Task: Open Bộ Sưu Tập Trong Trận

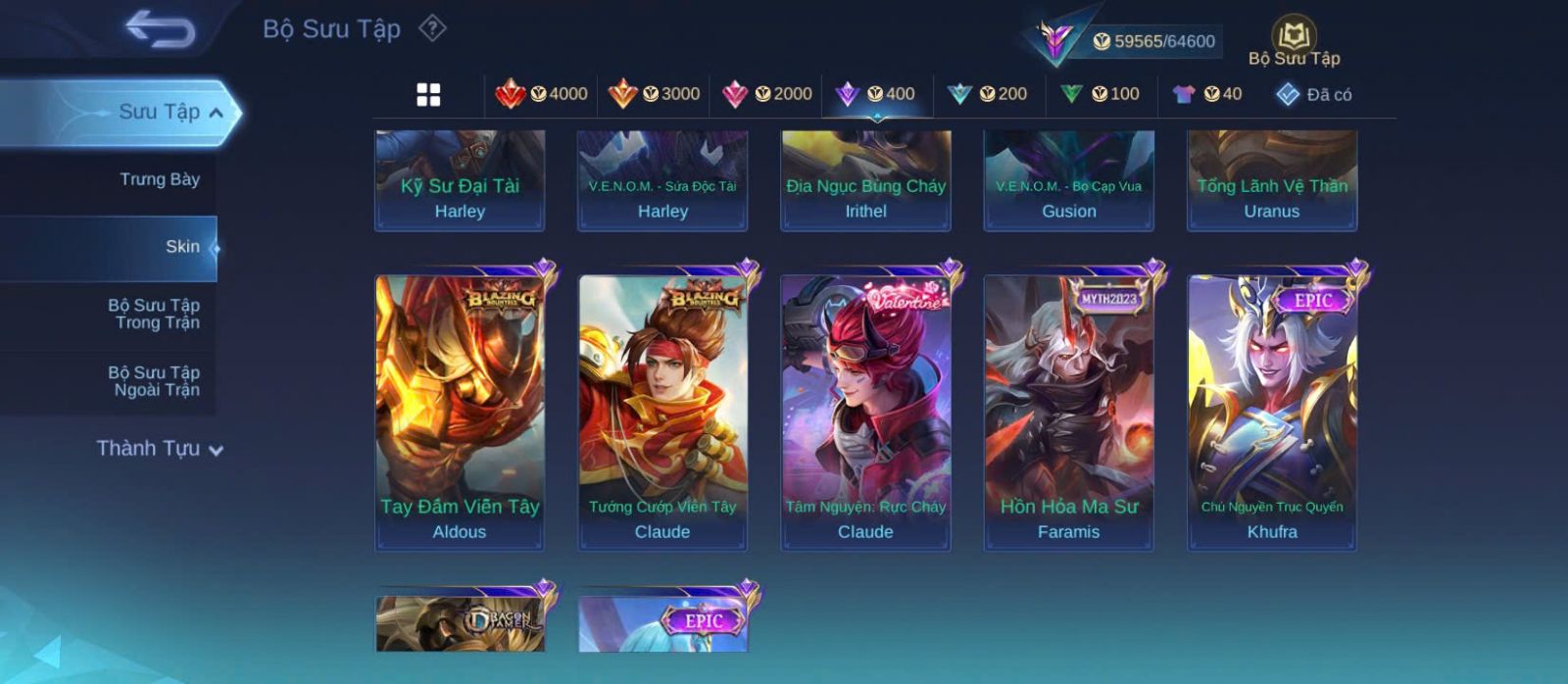Action: [x=155, y=314]
